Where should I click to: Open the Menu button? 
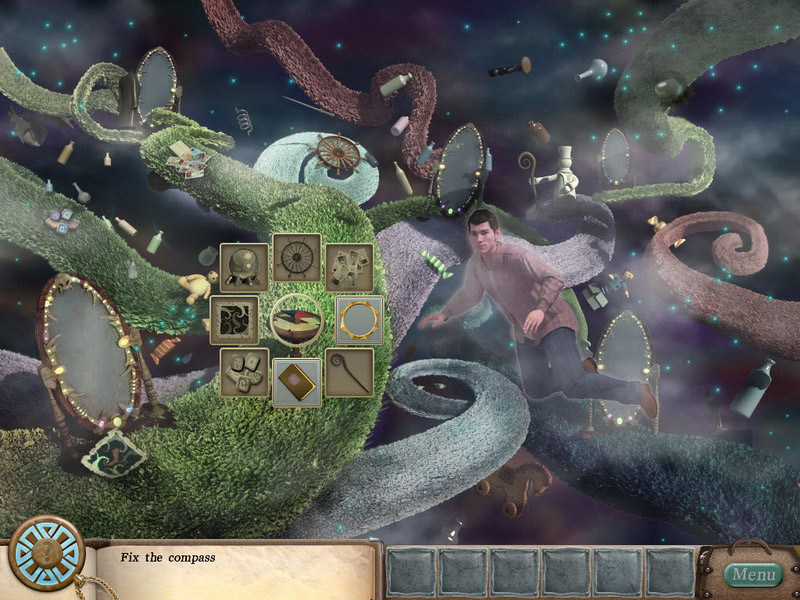(x=752, y=574)
